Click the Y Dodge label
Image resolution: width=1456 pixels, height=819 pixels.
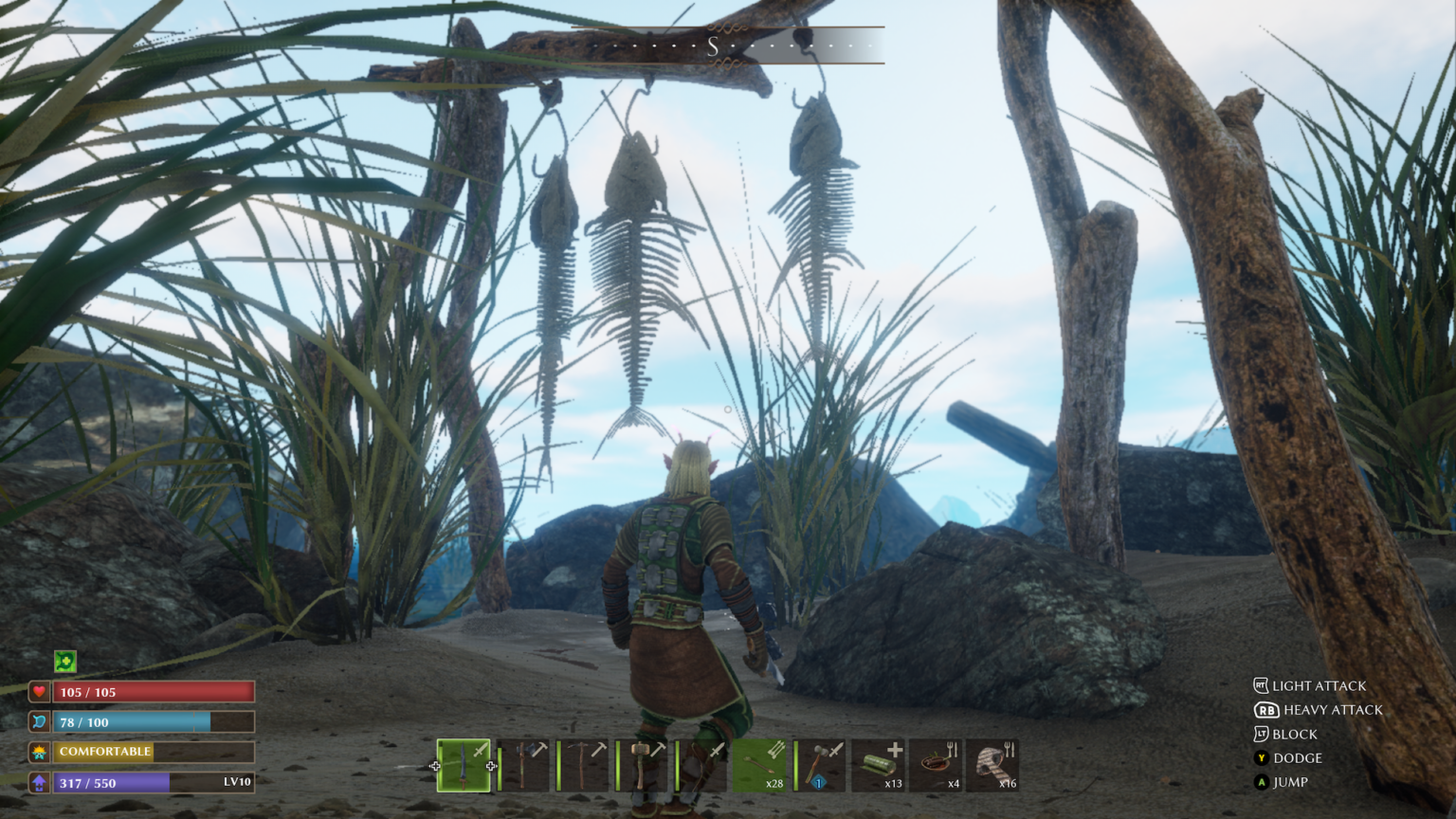tap(1302, 758)
